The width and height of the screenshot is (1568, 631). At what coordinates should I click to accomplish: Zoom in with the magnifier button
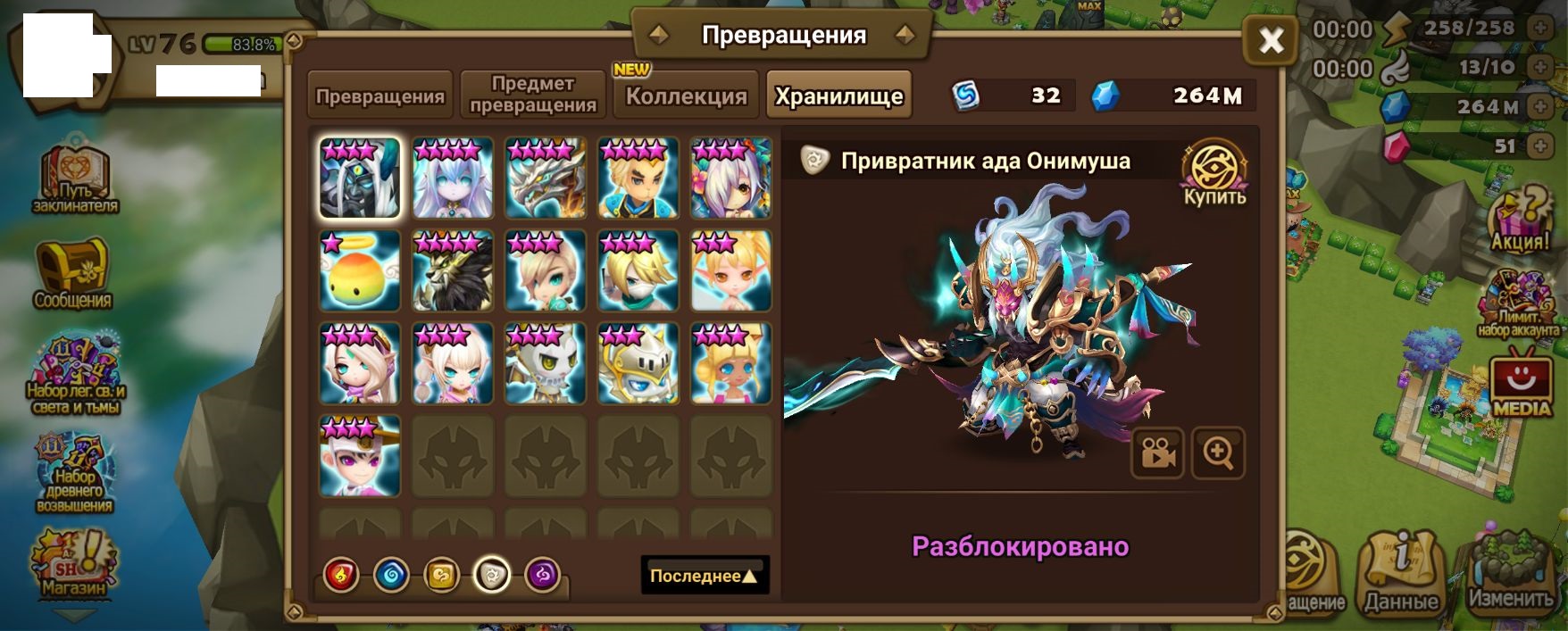point(1218,453)
